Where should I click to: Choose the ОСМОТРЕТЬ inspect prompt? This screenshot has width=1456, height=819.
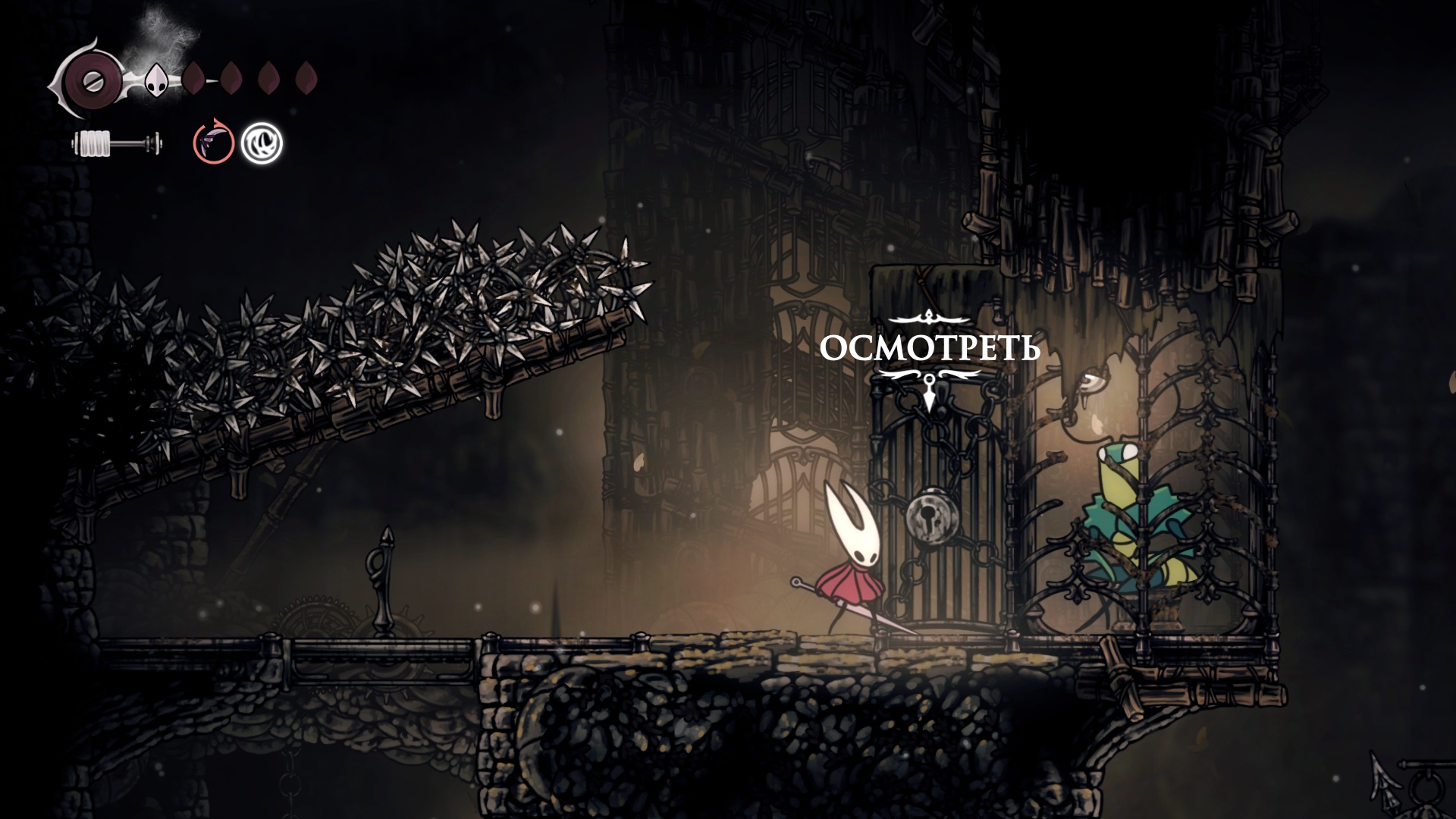pyautogui.click(x=930, y=350)
